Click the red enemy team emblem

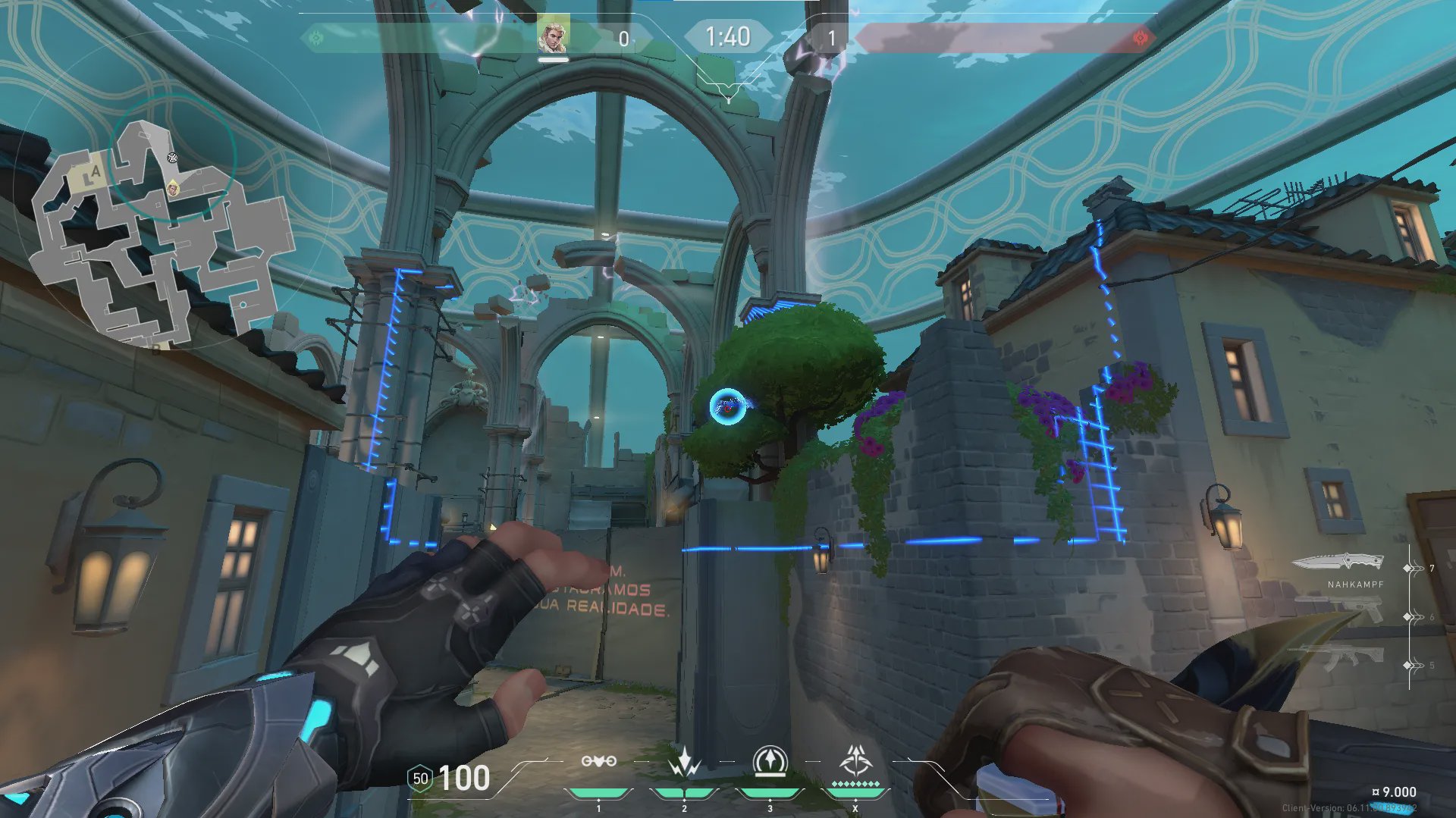1139,37
